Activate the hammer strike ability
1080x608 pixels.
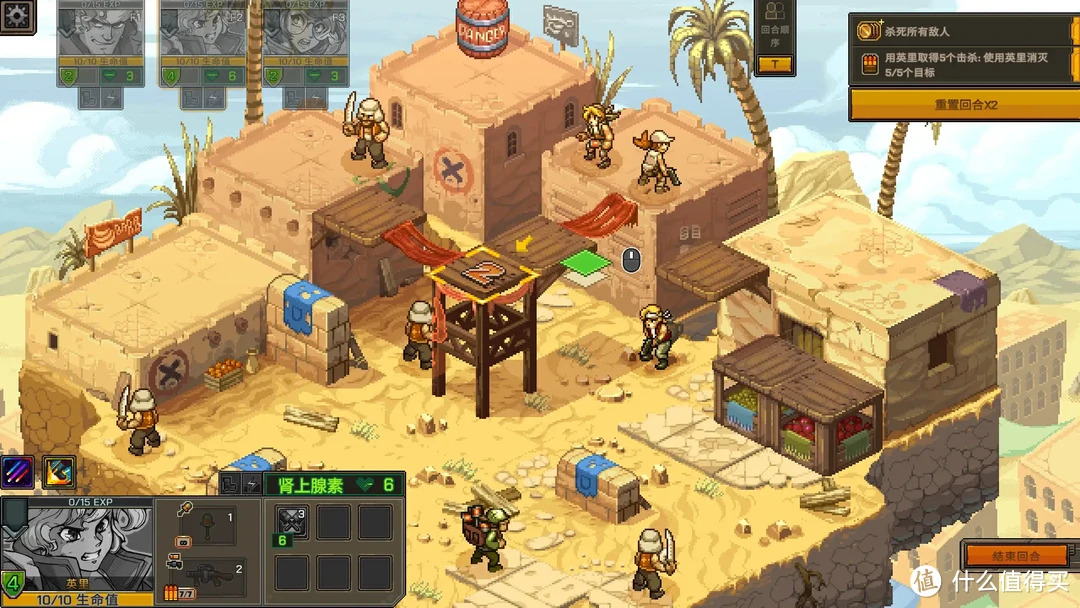tap(58, 471)
